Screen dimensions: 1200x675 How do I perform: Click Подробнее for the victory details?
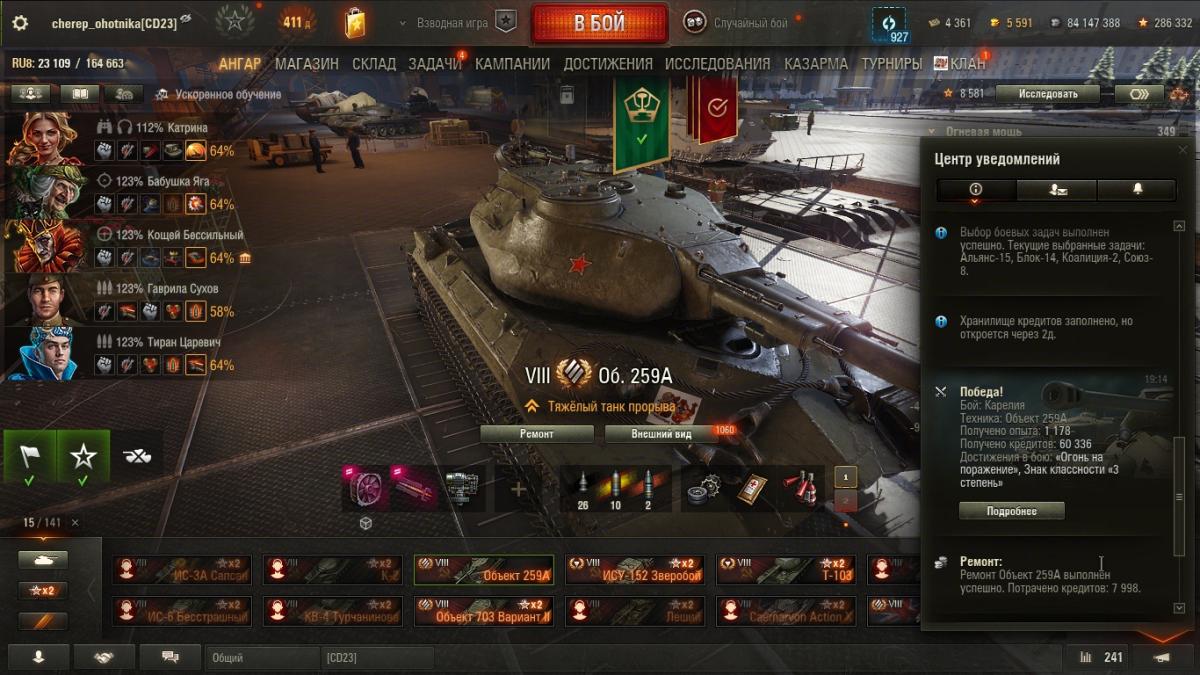(x=1011, y=511)
